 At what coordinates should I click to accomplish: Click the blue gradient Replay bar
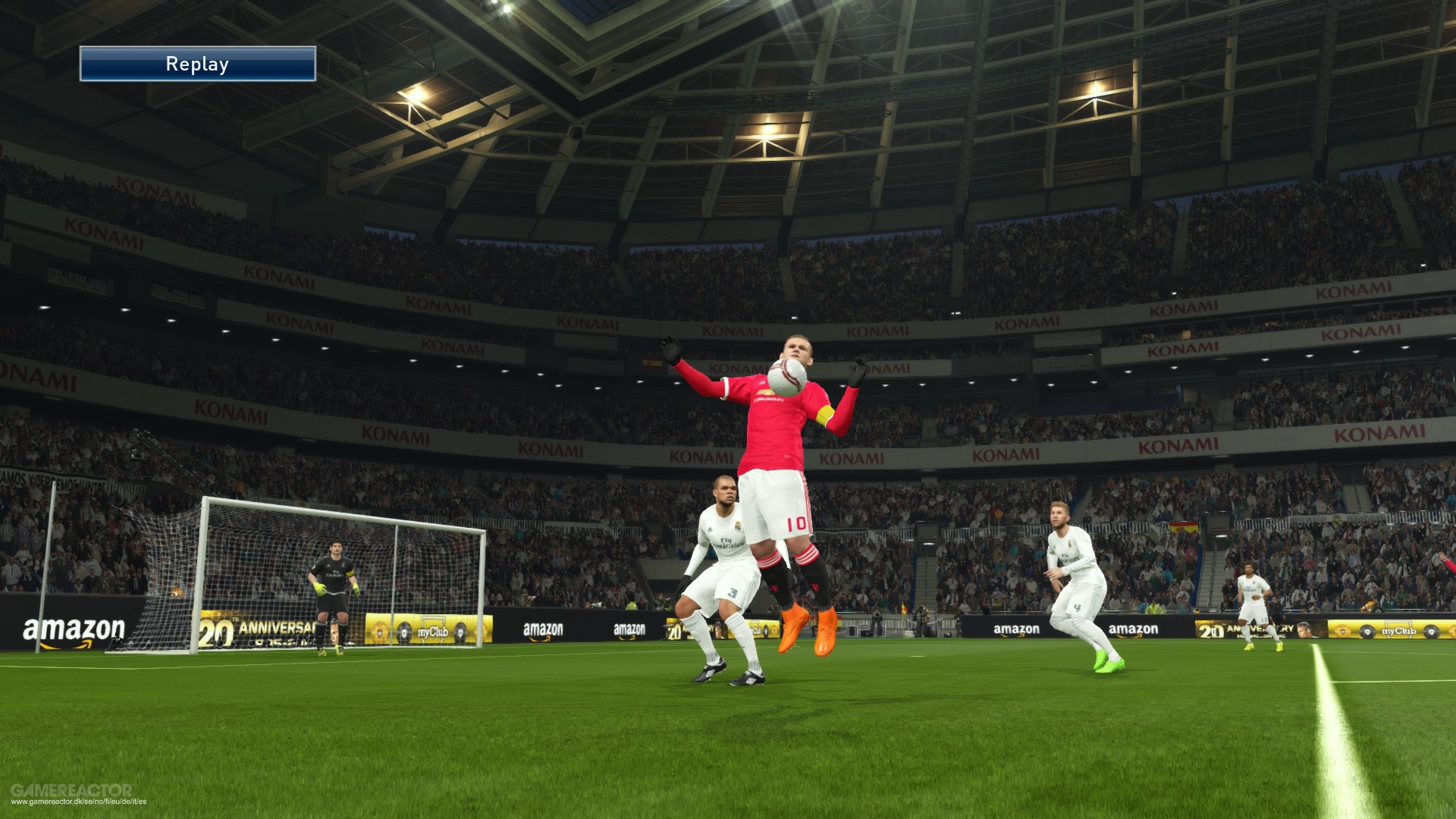point(197,64)
